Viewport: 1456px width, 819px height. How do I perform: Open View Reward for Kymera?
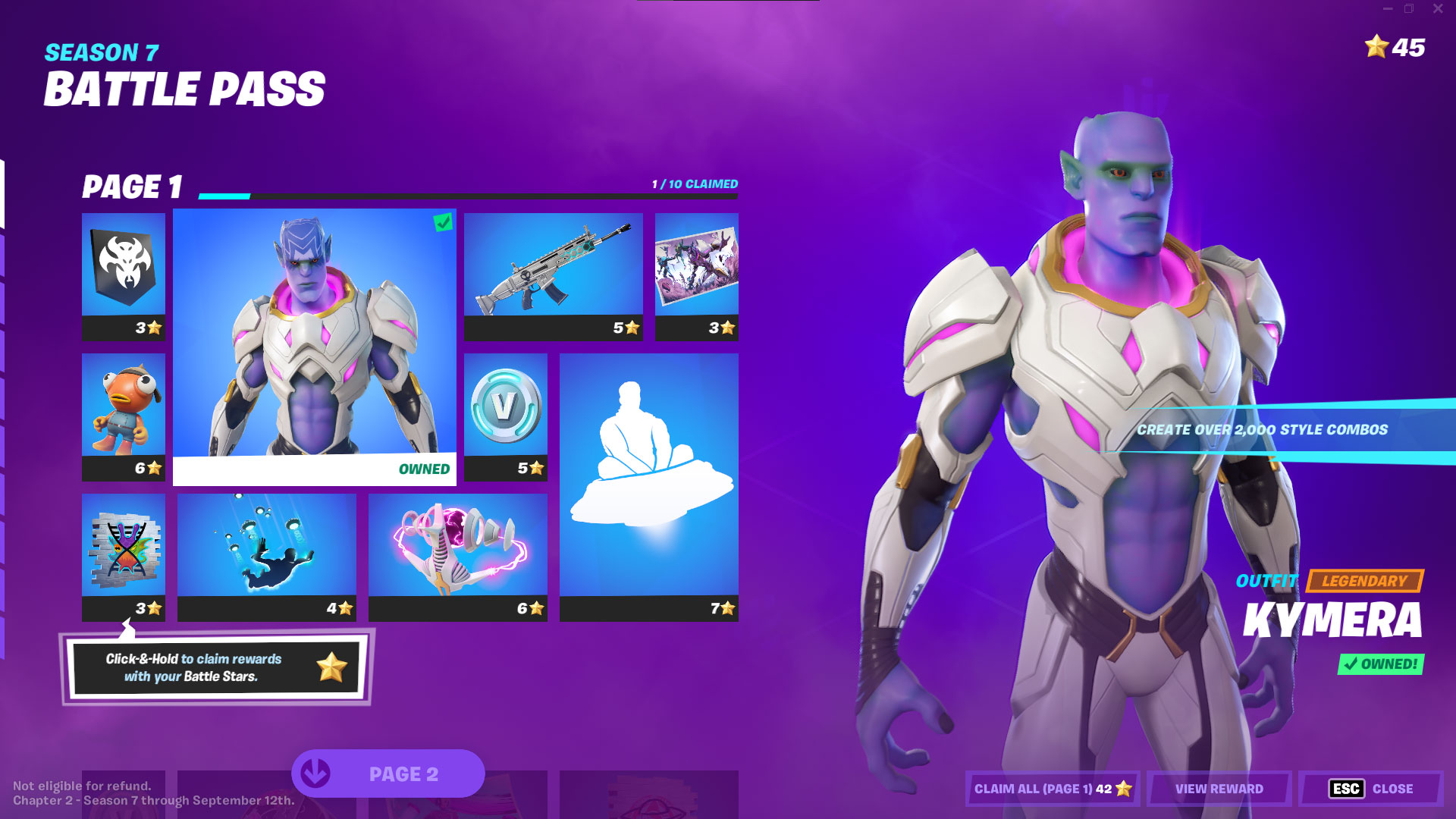click(x=1219, y=789)
